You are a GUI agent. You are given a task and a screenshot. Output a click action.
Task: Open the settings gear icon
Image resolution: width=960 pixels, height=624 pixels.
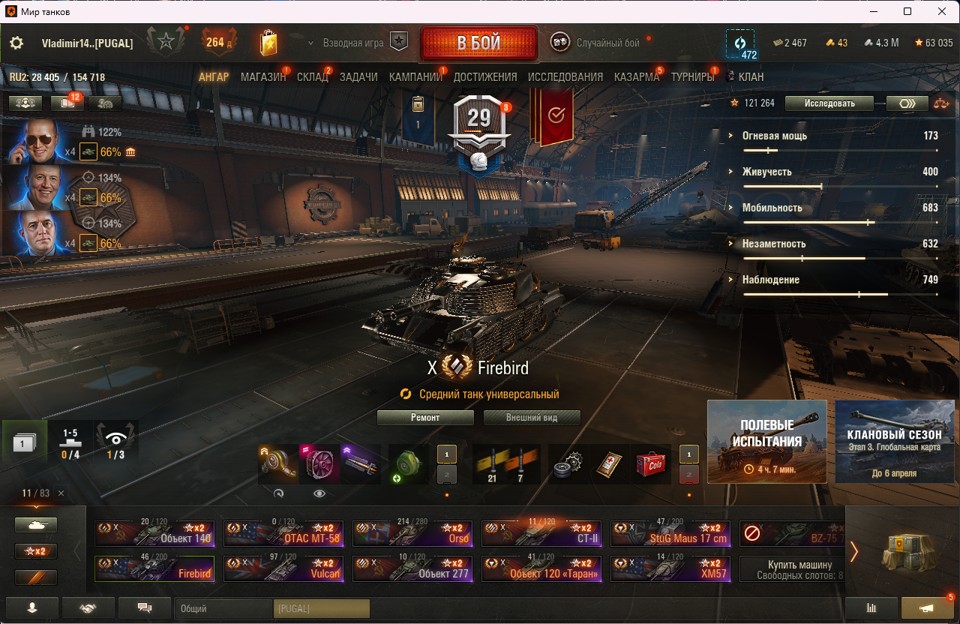pos(16,43)
